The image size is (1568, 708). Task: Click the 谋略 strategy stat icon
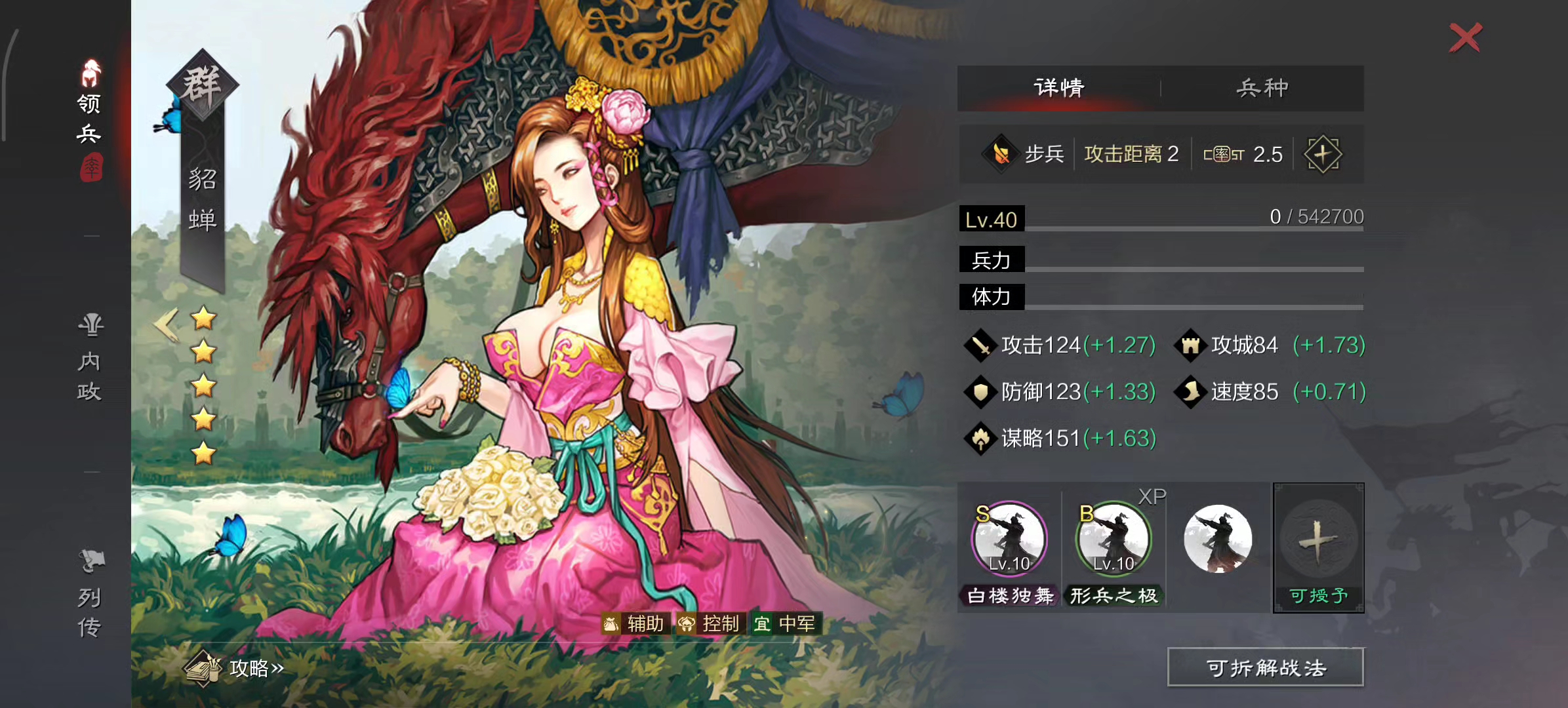tap(980, 438)
